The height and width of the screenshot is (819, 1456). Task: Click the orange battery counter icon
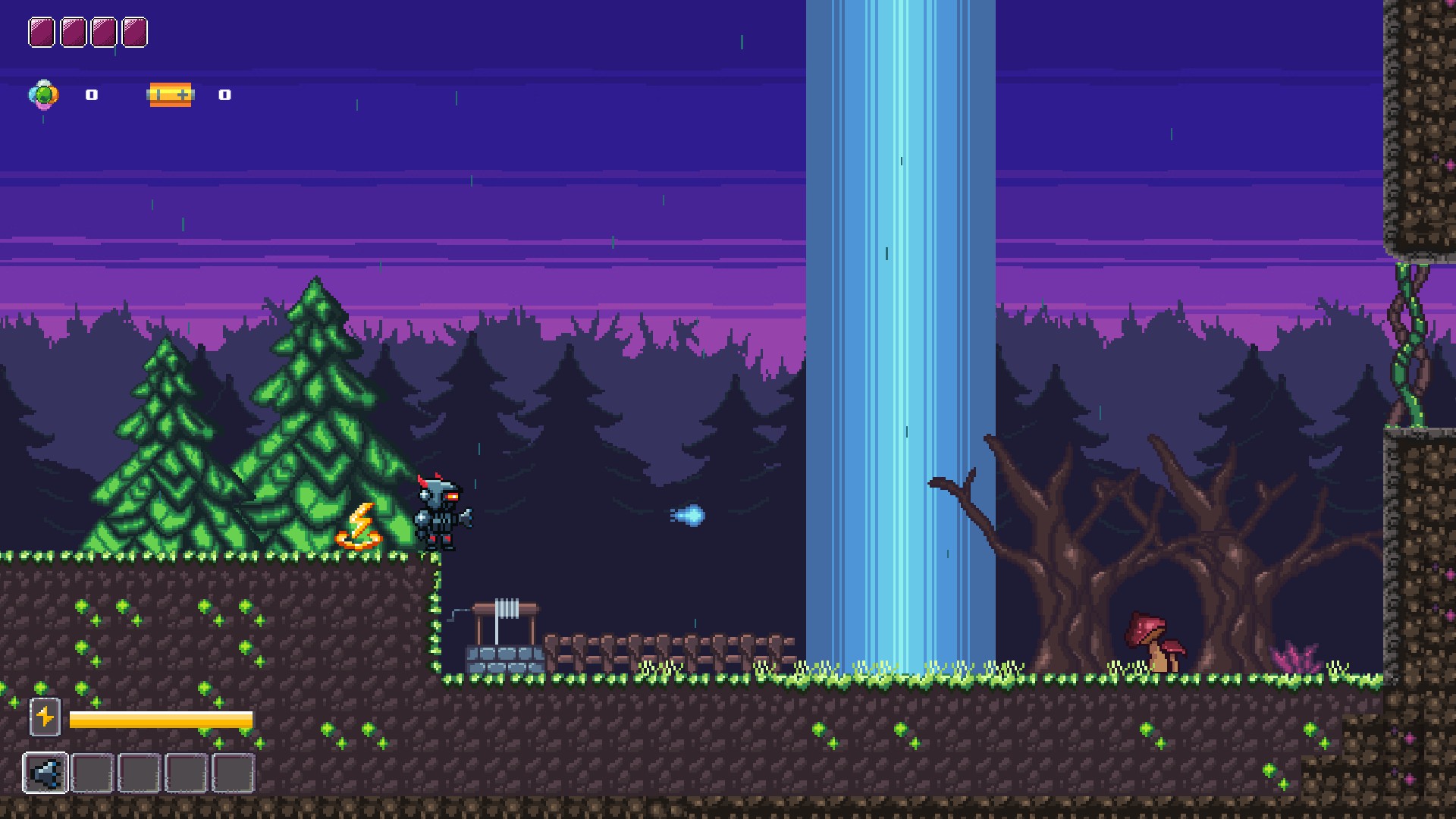tap(171, 95)
